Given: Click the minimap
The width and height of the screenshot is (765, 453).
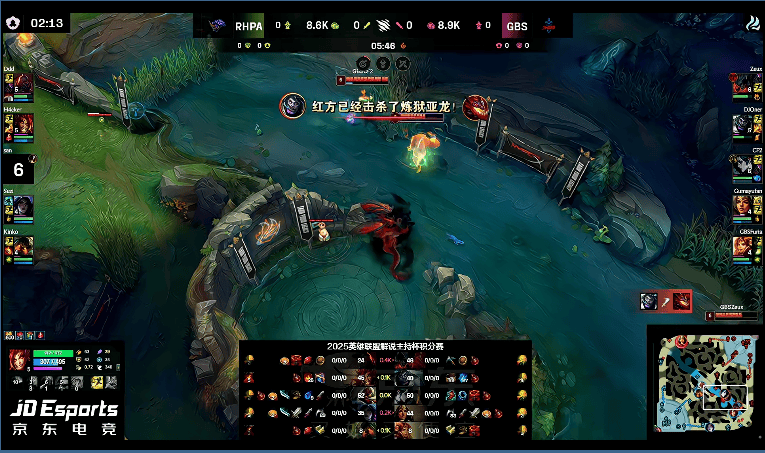Looking at the screenshot, I should click(x=703, y=382).
